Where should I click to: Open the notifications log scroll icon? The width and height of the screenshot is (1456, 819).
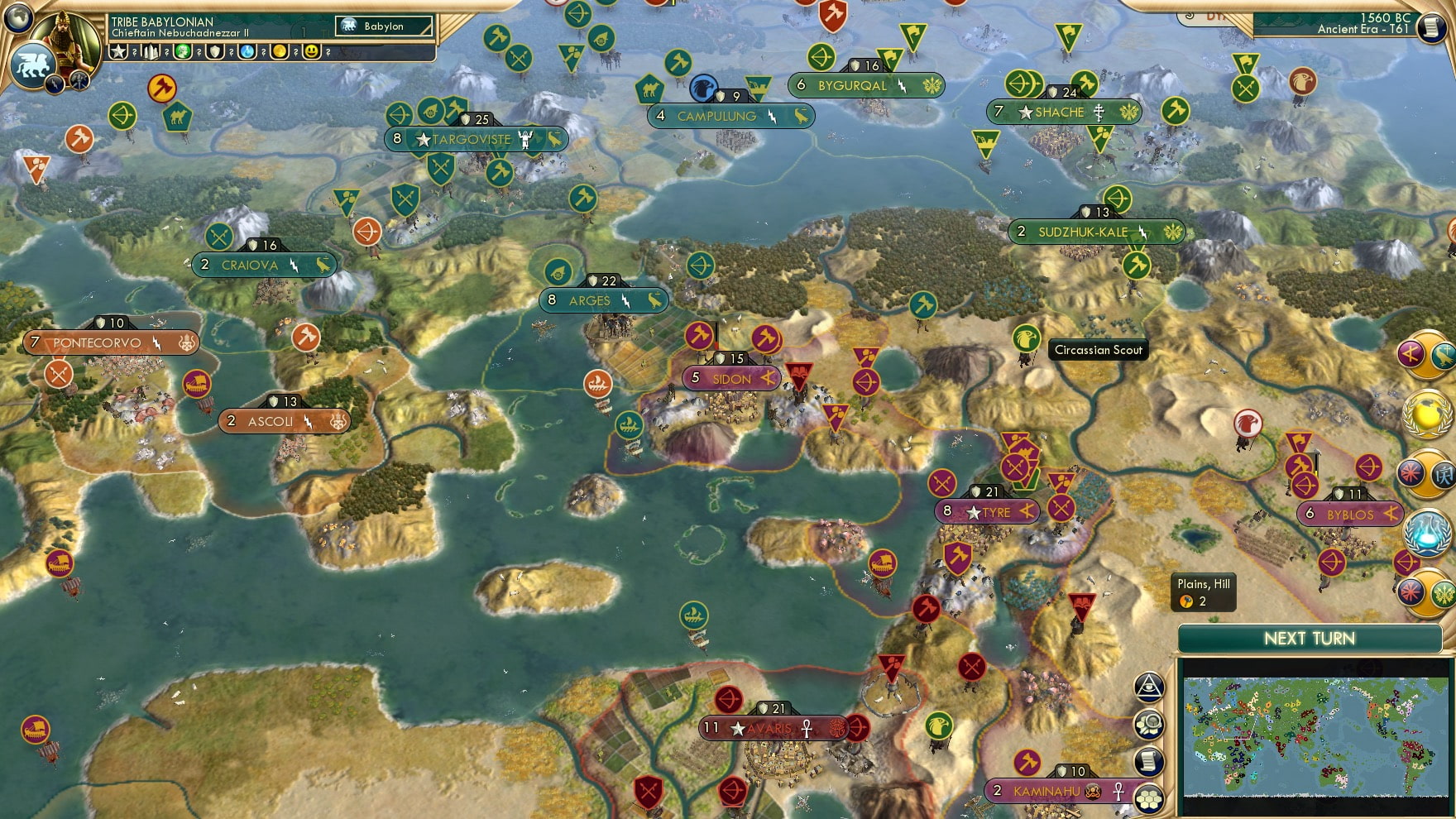point(1150,761)
